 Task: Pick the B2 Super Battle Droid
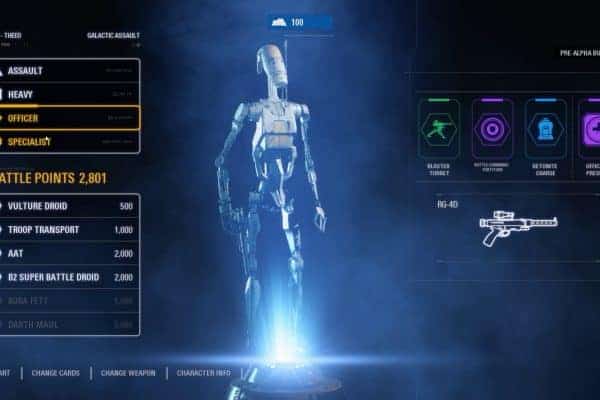(68, 277)
